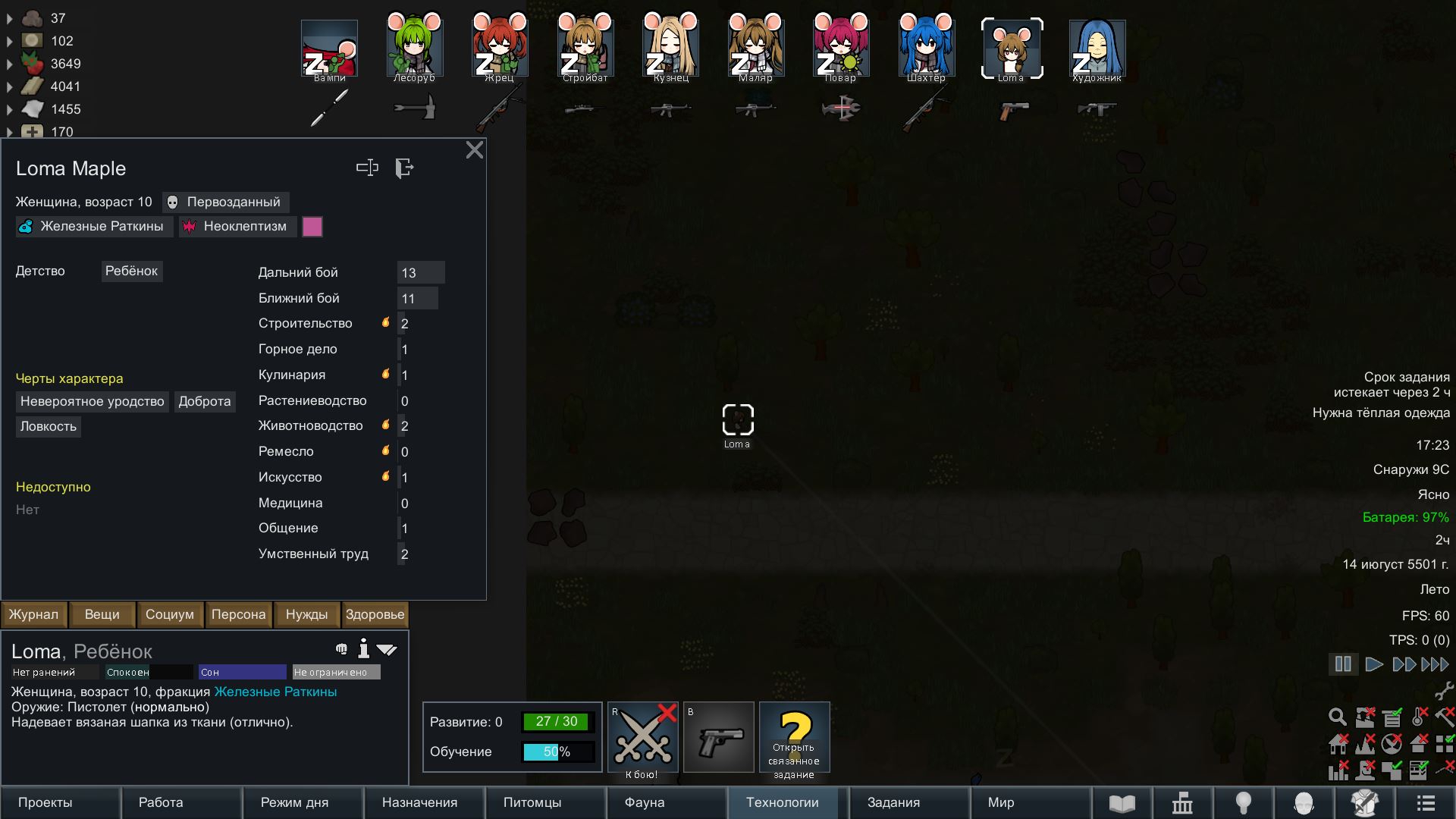Screen dimensions: 1456x819
Task: Open the Технологии research menu
Action: 783,802
